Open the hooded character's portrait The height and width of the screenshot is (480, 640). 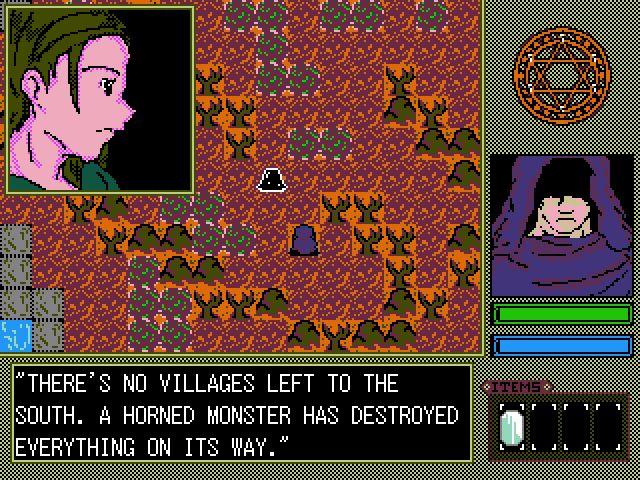(x=561, y=225)
